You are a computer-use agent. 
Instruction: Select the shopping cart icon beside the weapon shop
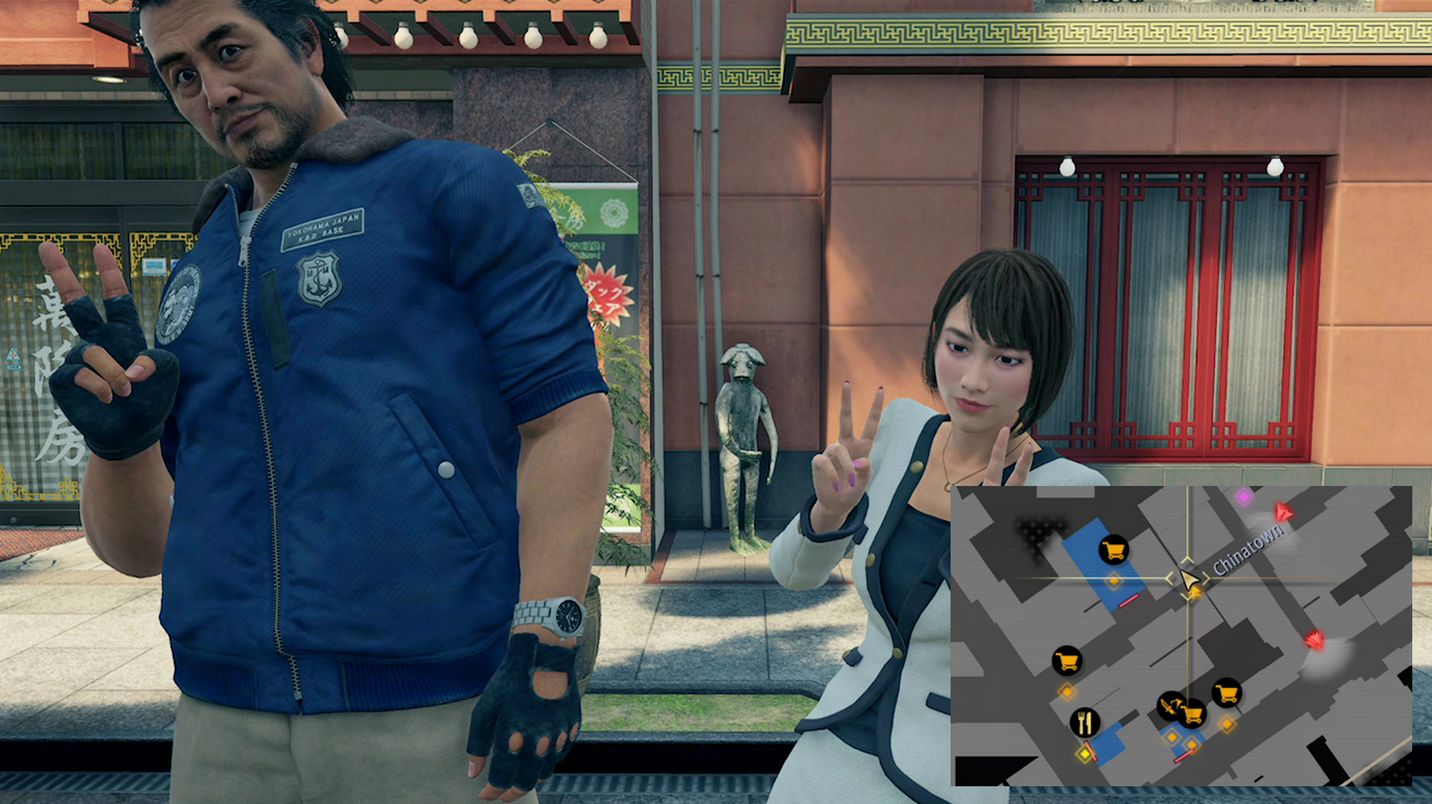coord(1193,715)
